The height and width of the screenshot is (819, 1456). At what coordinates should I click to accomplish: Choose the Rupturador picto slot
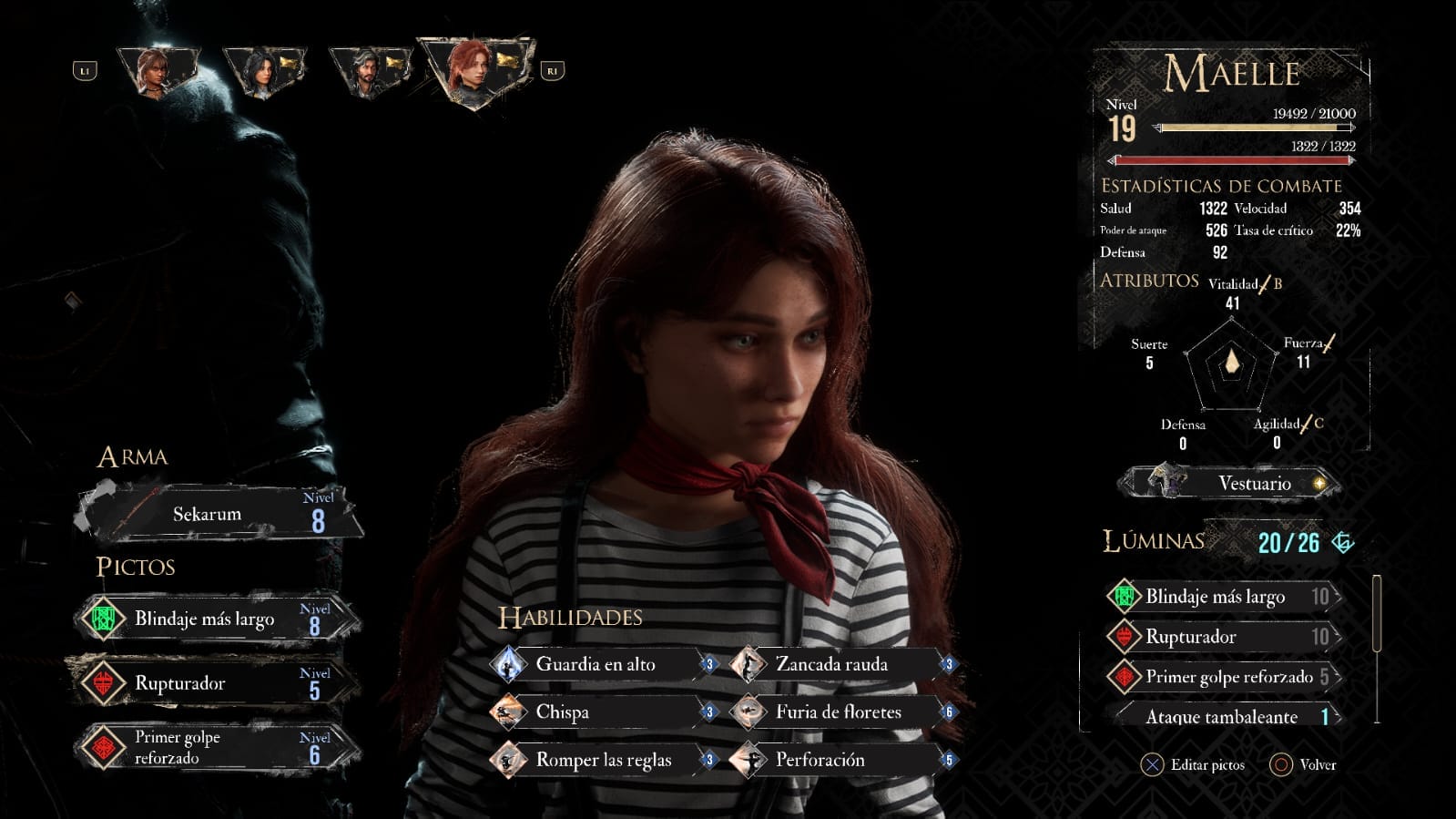pos(217,683)
